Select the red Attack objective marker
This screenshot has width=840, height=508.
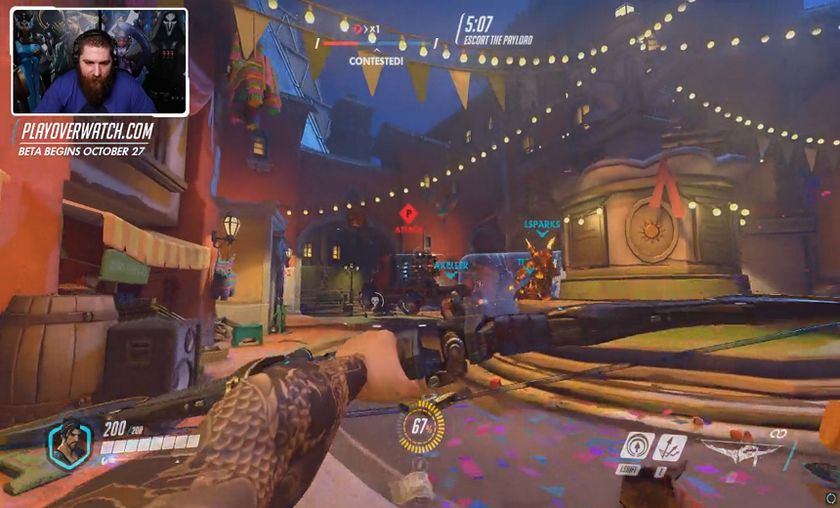click(408, 214)
